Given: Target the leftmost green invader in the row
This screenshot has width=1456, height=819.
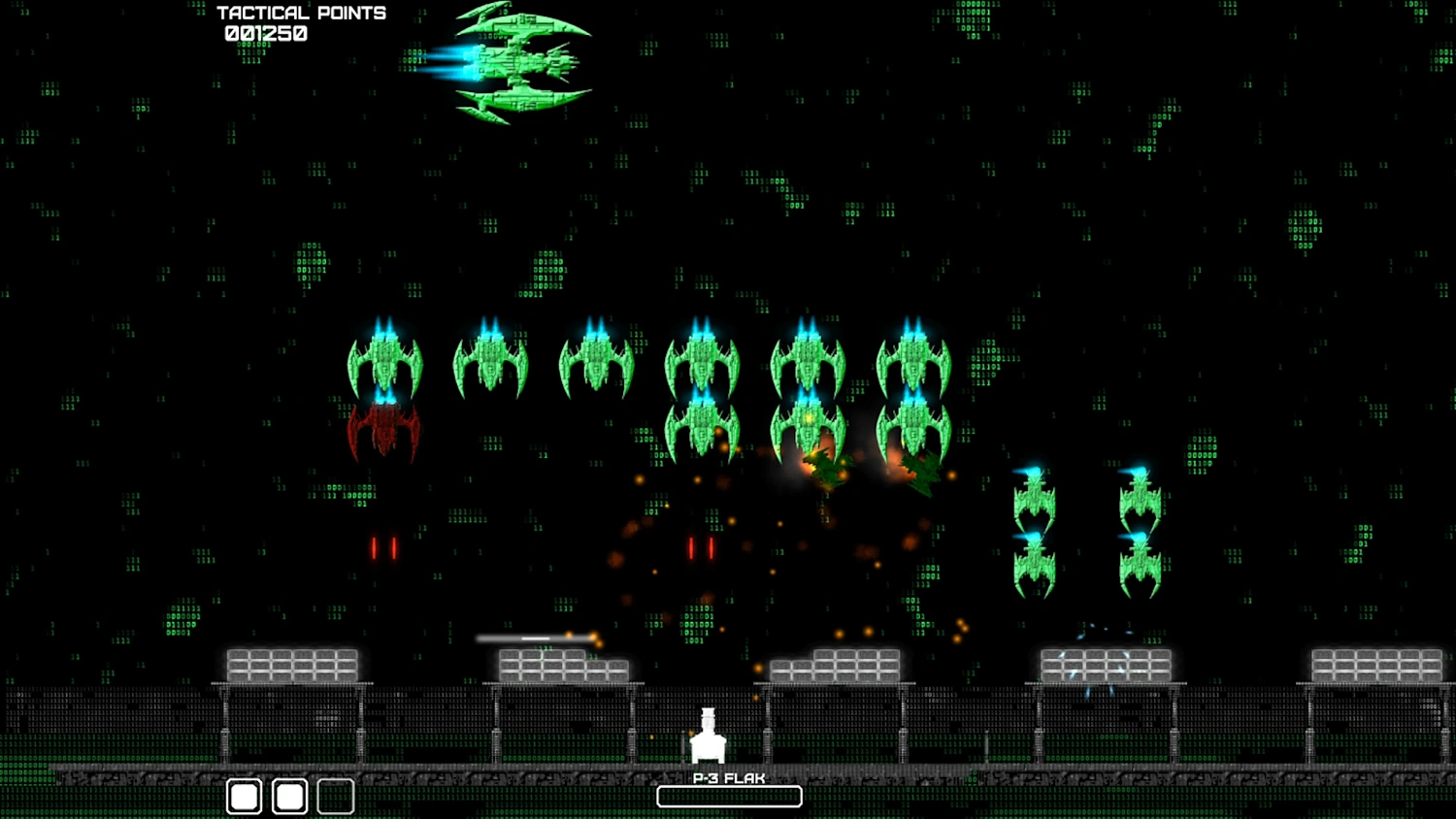Looking at the screenshot, I should [x=384, y=364].
